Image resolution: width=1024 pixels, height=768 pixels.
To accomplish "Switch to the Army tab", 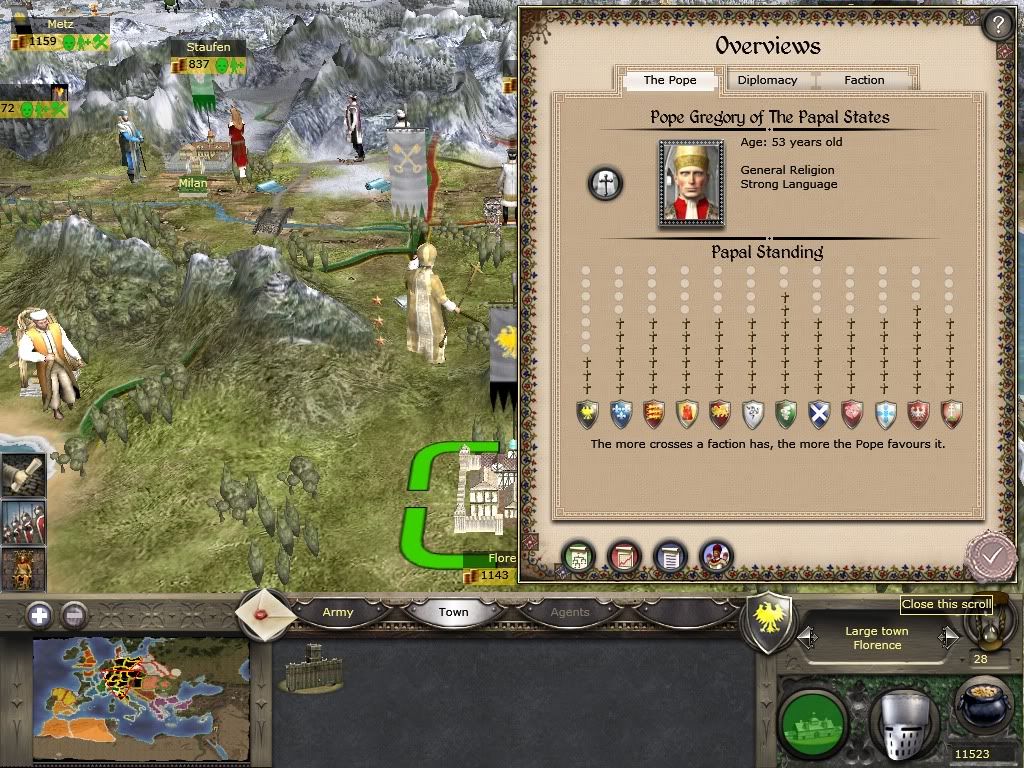I will tap(338, 612).
